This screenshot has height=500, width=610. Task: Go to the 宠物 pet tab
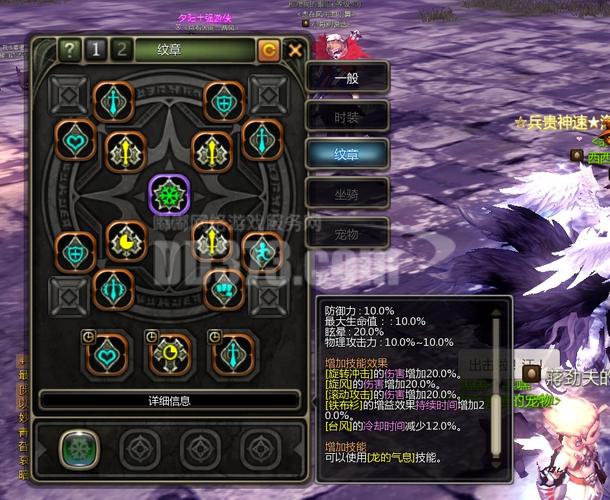(x=347, y=233)
